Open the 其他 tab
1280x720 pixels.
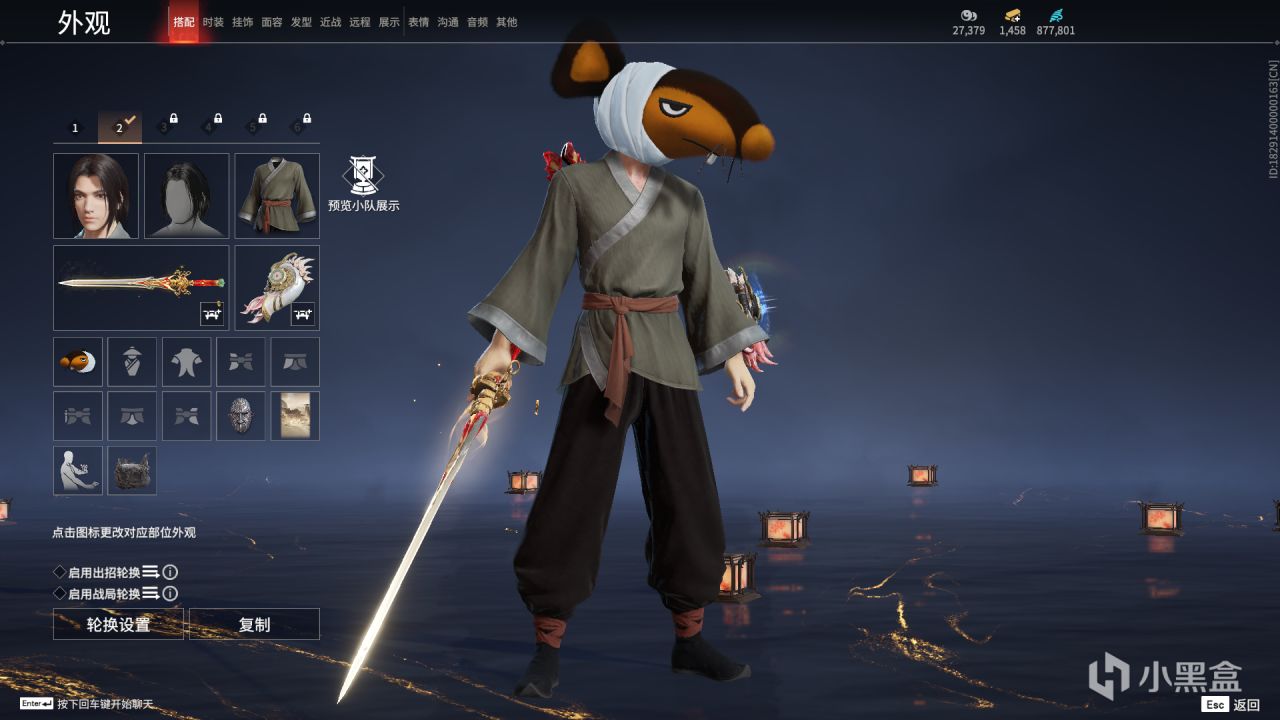(x=507, y=22)
